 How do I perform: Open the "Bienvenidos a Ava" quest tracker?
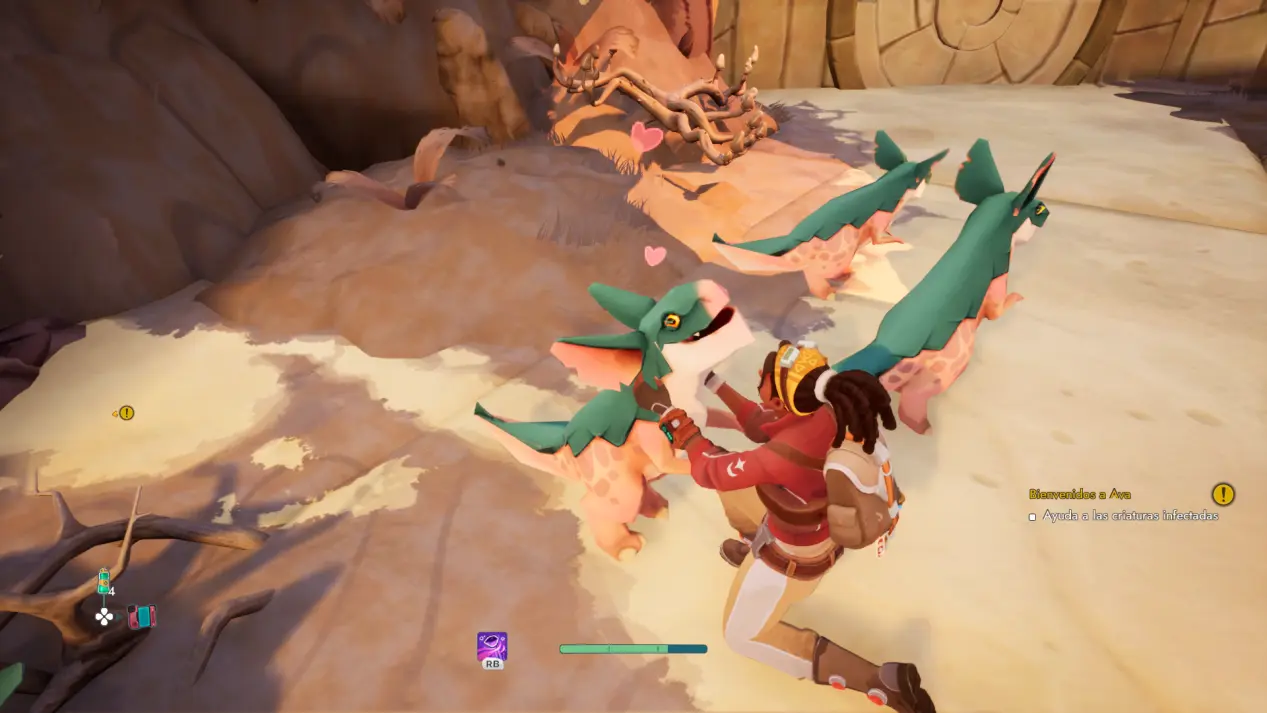click(1080, 494)
